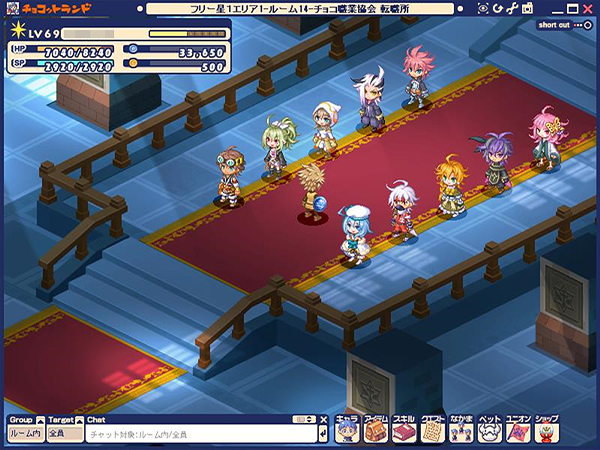Open the キャラ character menu

click(347, 429)
